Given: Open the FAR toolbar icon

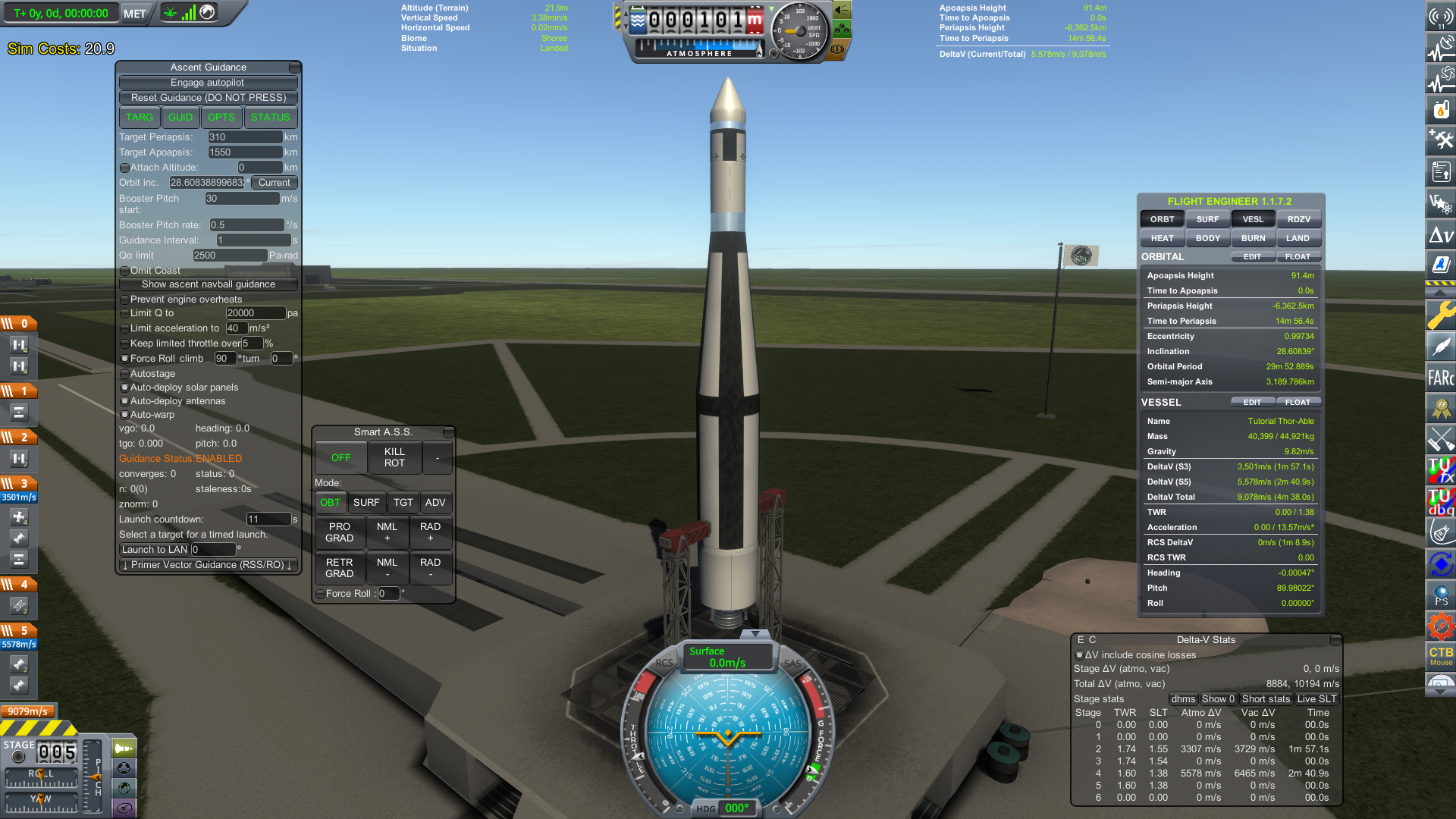Looking at the screenshot, I should (1441, 378).
